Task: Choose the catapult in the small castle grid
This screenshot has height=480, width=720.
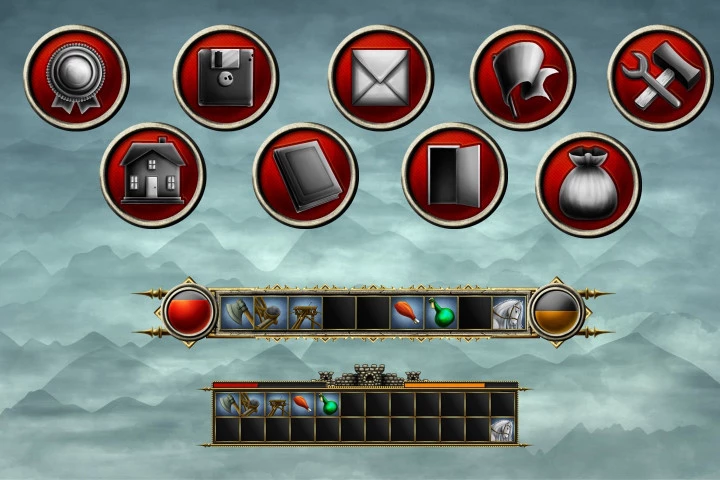Action: click(252, 405)
